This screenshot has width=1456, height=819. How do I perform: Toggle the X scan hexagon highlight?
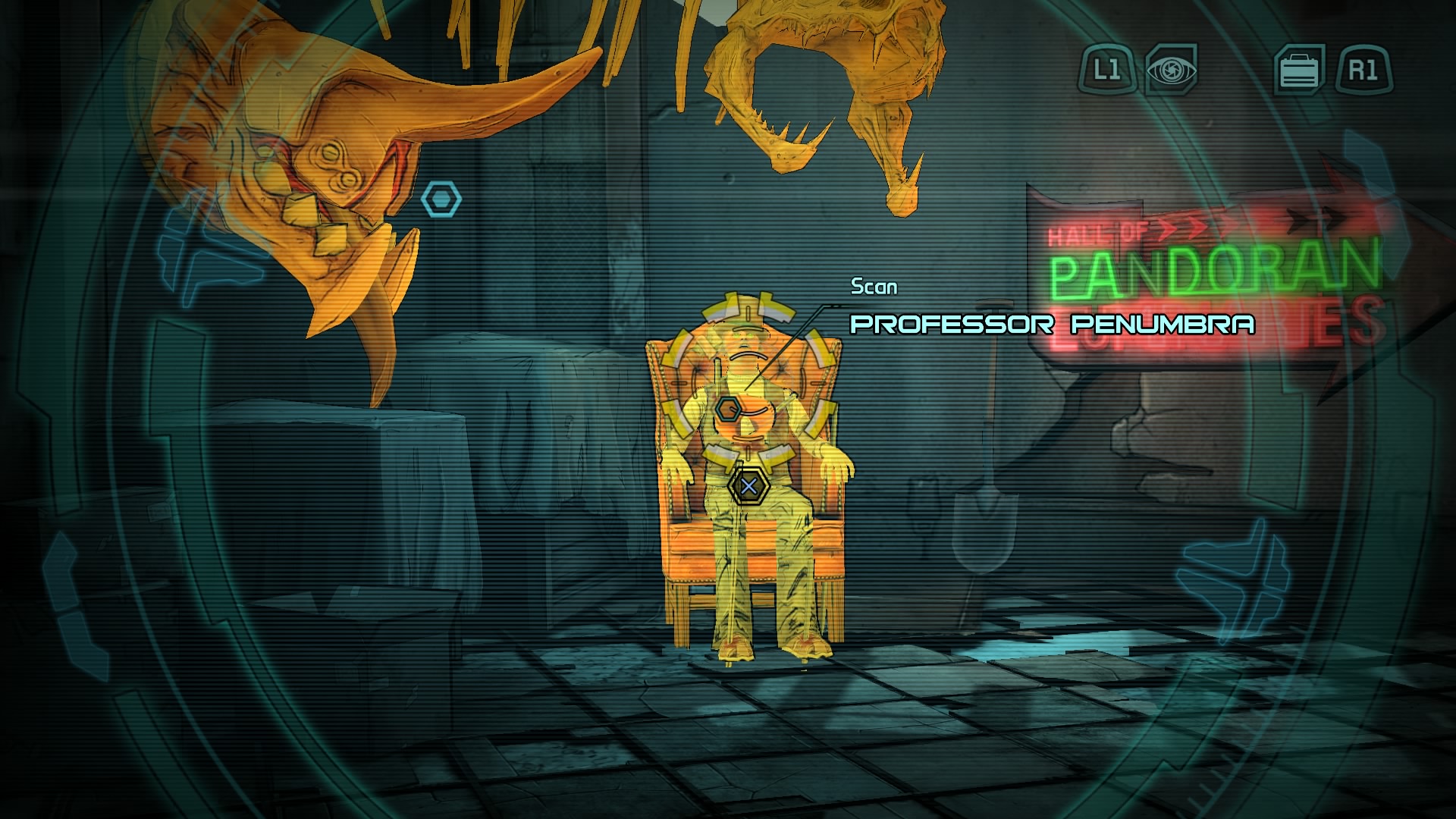coord(747,488)
